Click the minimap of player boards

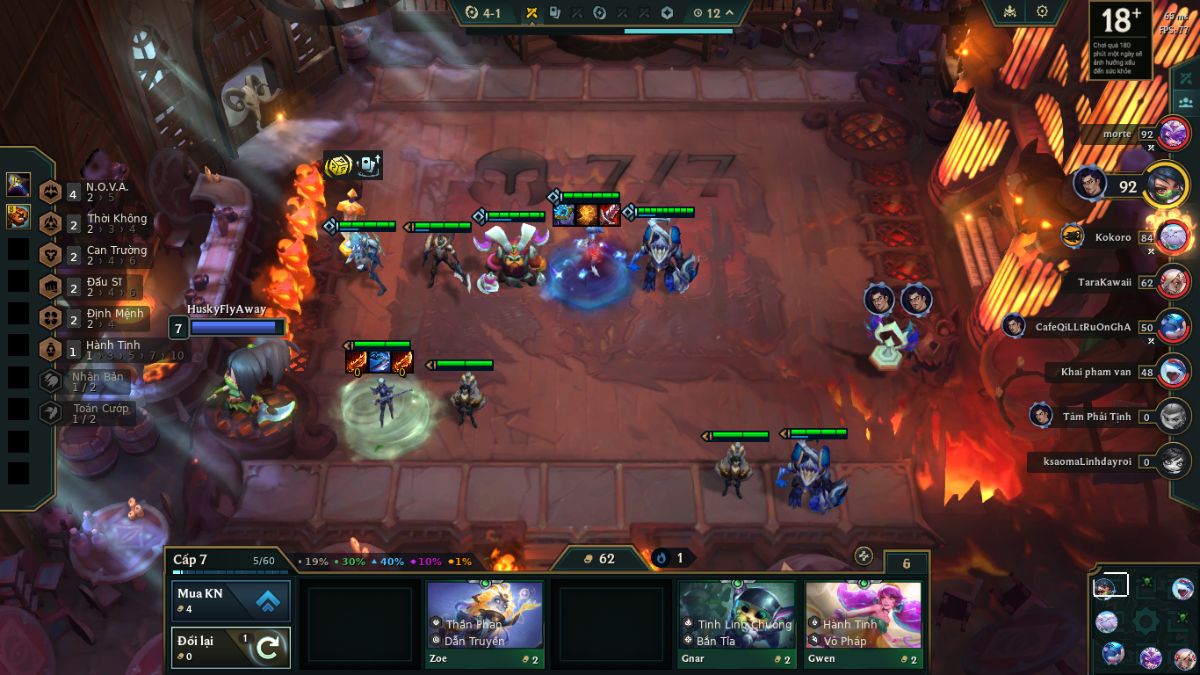[x=1145, y=621]
